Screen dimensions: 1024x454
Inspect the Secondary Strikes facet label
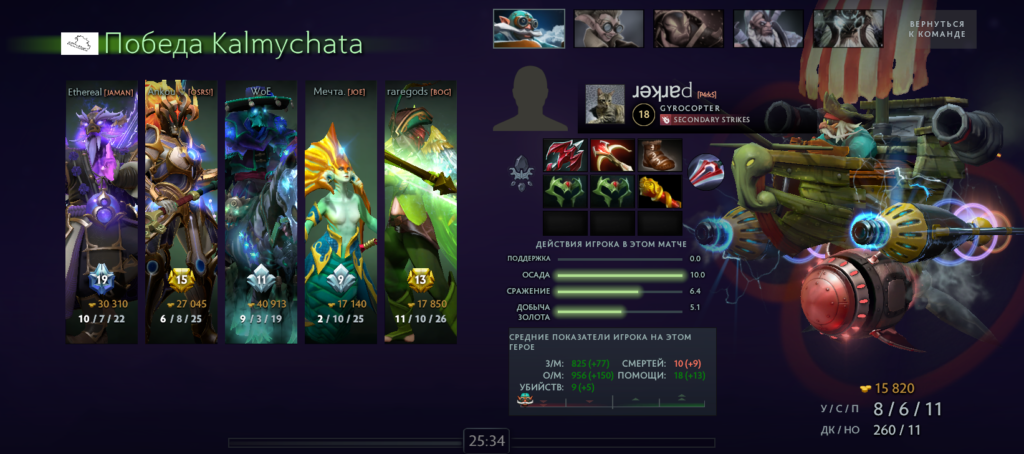[710, 120]
